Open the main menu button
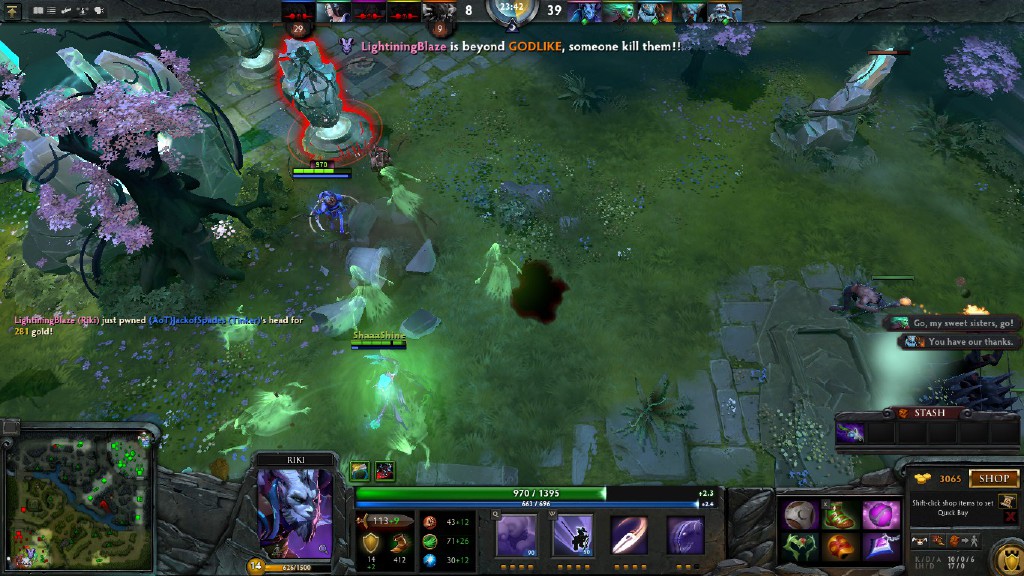The image size is (1024, 576). (x=13, y=10)
